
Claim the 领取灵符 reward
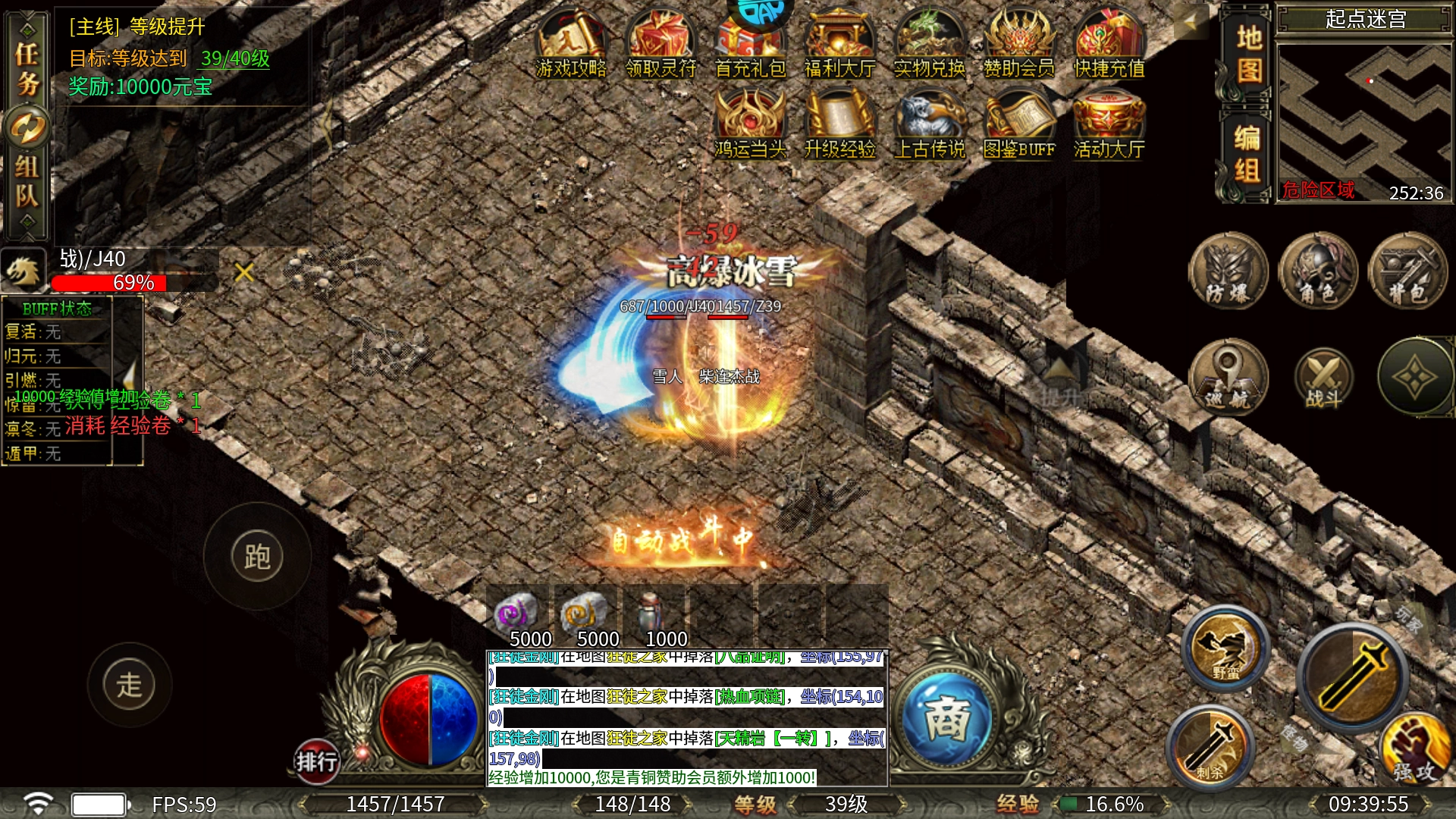pos(661,45)
